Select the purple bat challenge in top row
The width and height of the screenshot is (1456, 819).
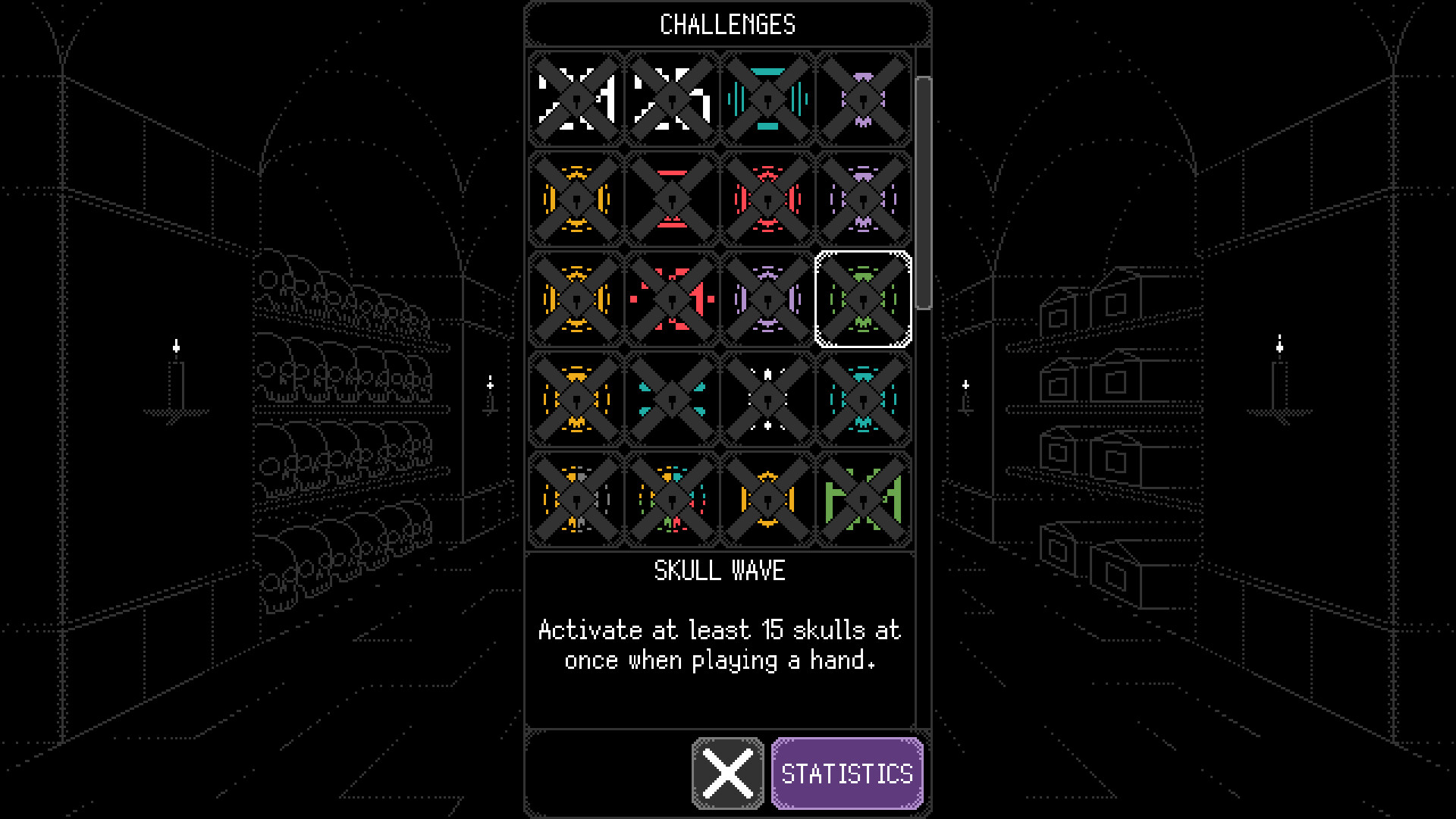click(864, 99)
